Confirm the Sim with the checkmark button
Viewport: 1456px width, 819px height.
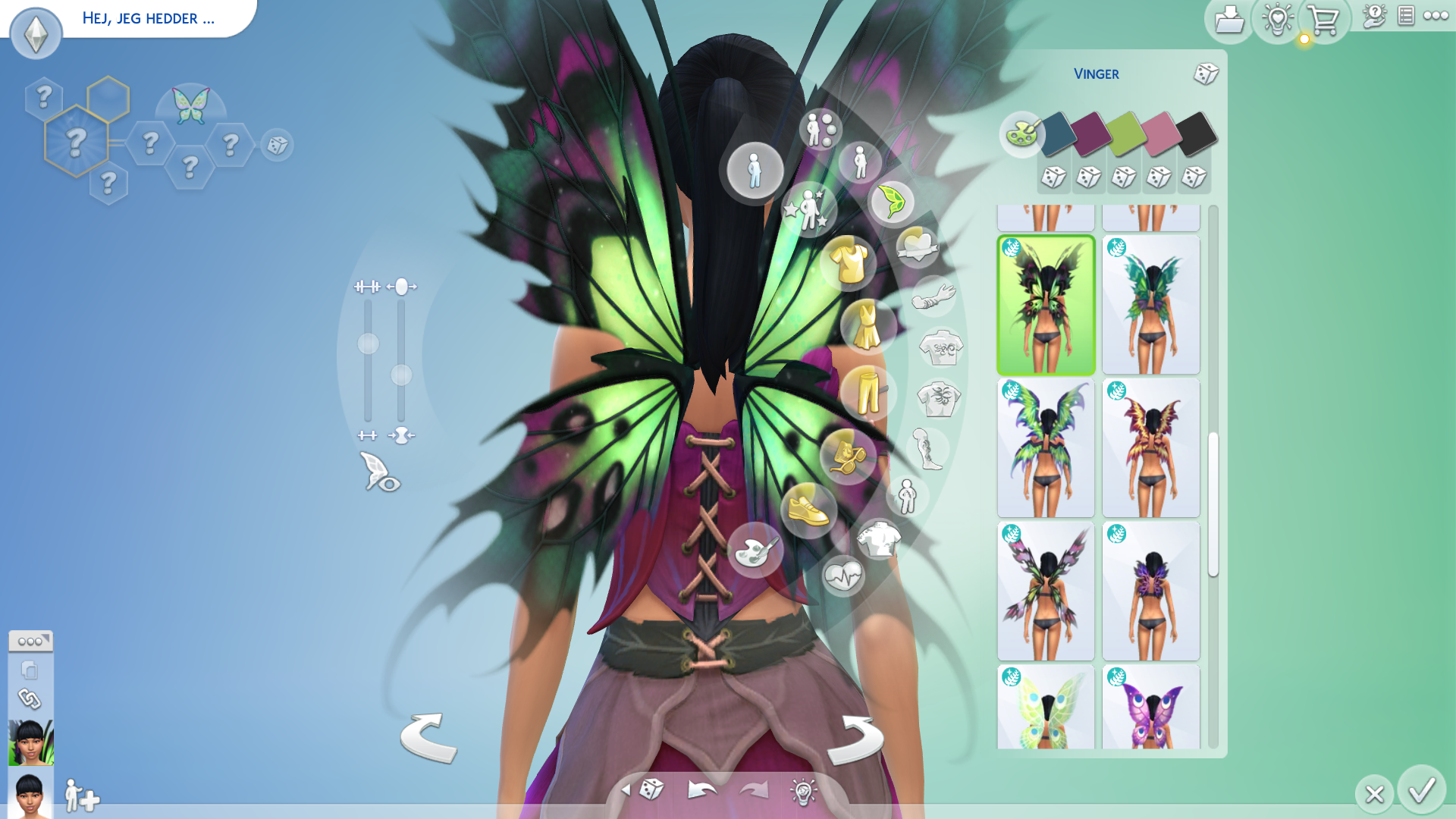[x=1421, y=790]
